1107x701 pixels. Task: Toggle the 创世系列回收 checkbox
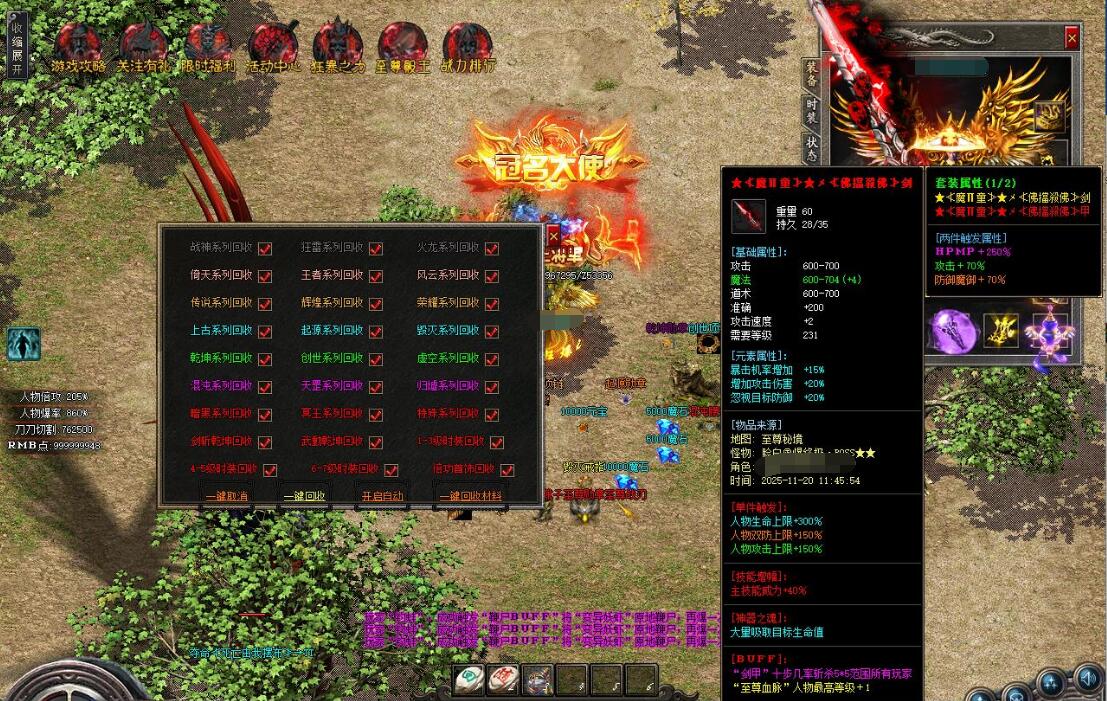tap(376, 359)
